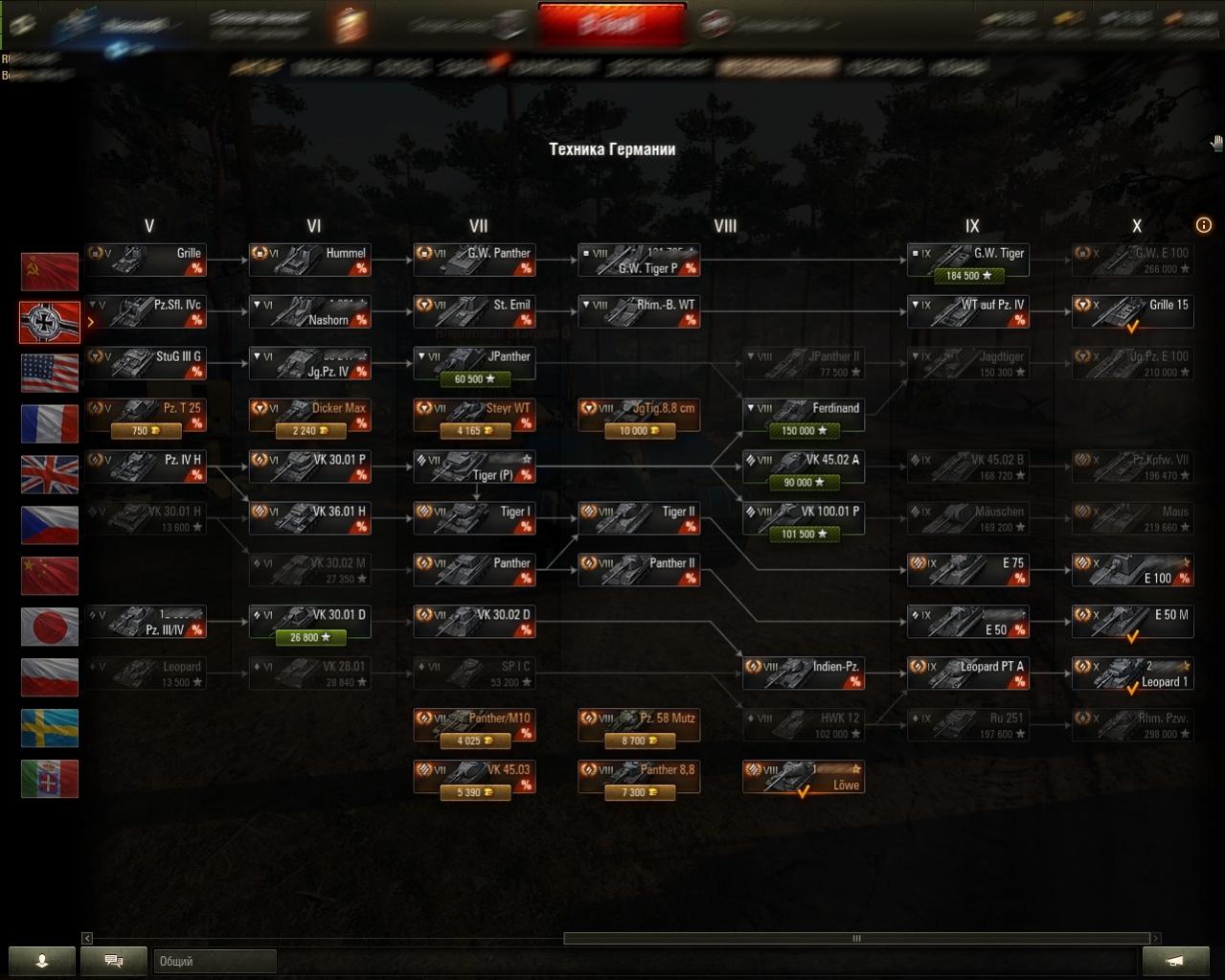1225x980 pixels.
Task: Choose the French flag in nation list
Action: (x=50, y=423)
